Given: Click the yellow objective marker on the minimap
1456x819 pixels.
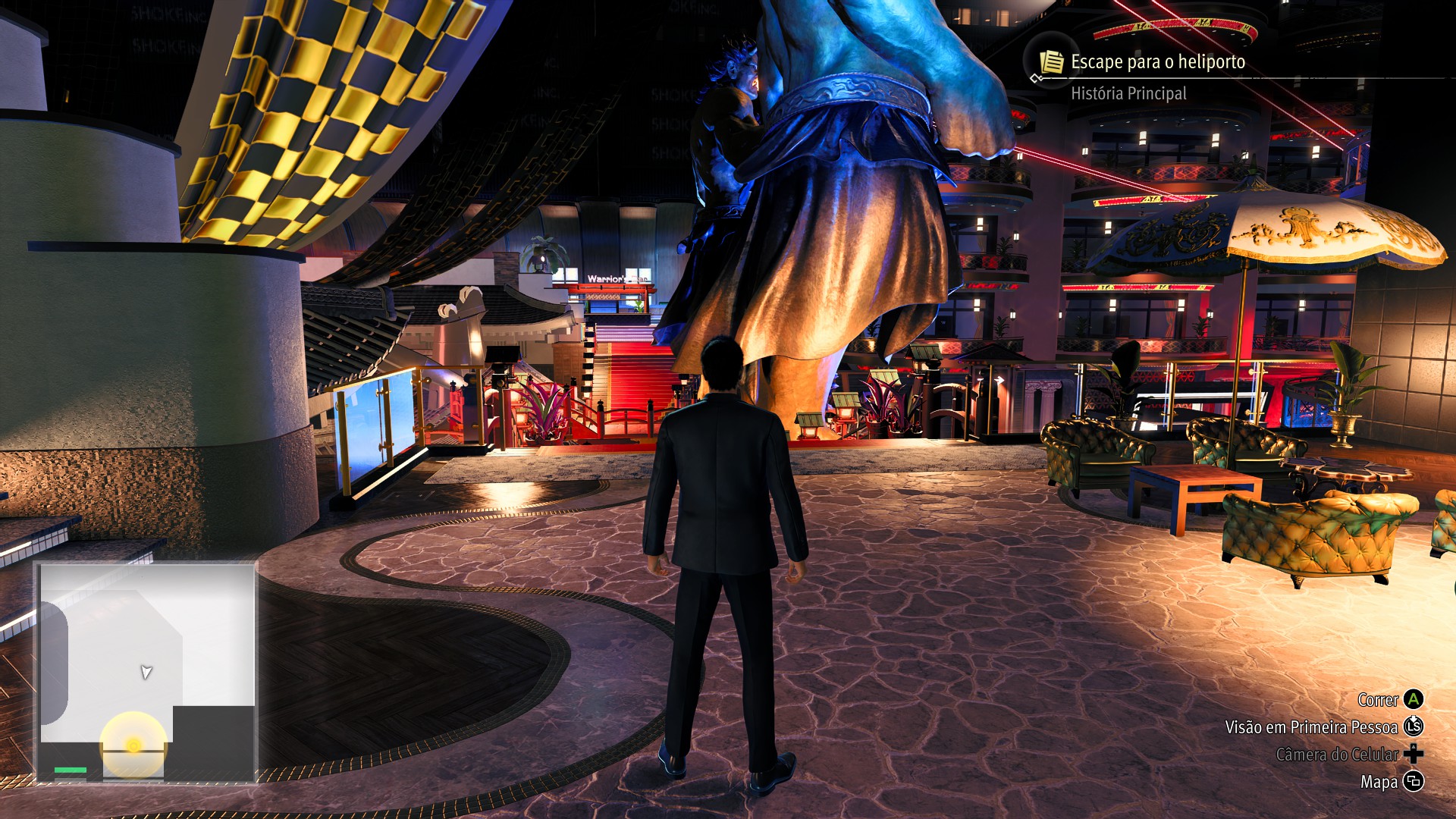Looking at the screenshot, I should pyautogui.click(x=133, y=745).
